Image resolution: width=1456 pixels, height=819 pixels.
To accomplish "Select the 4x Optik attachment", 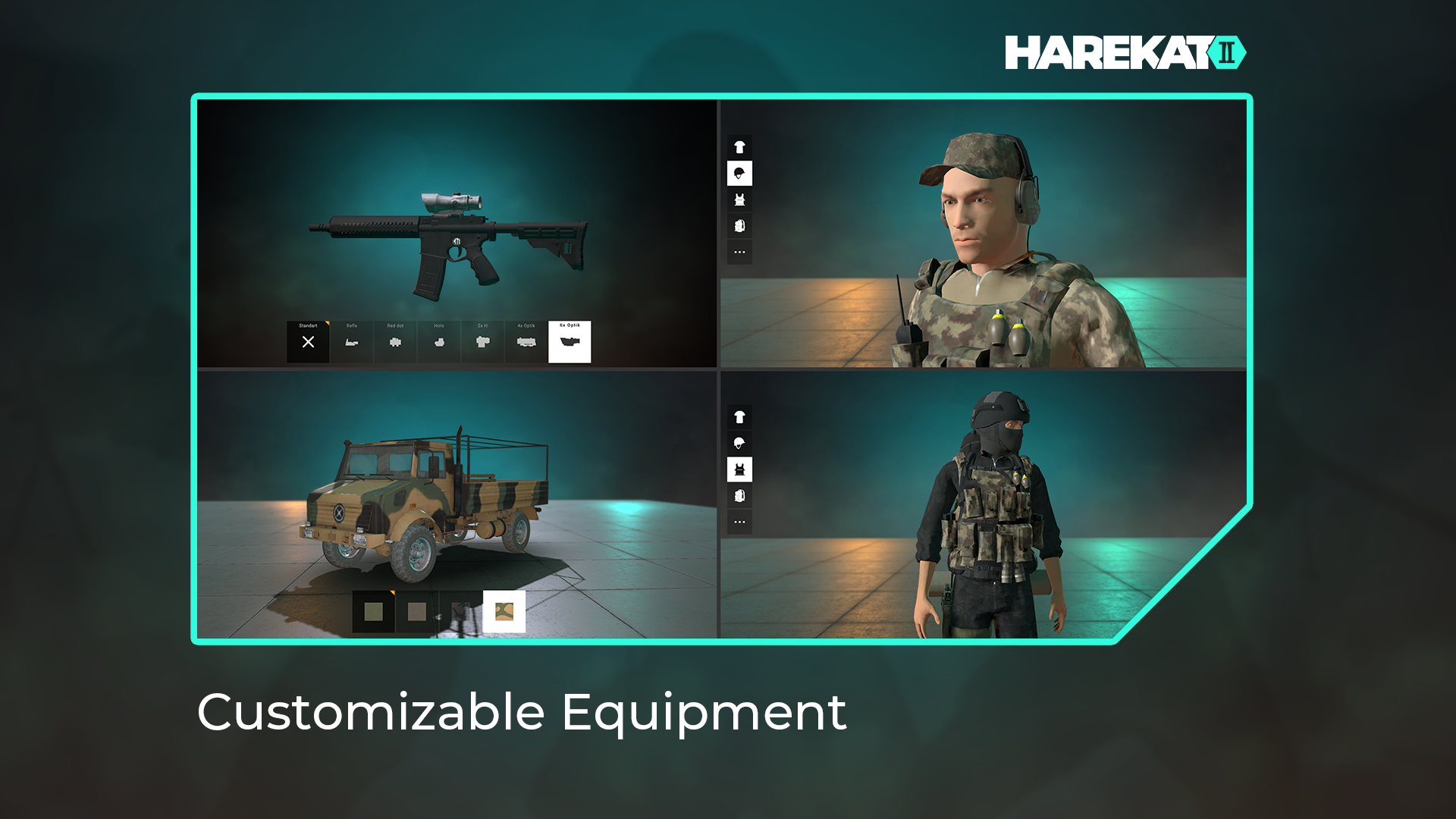I will (x=526, y=341).
